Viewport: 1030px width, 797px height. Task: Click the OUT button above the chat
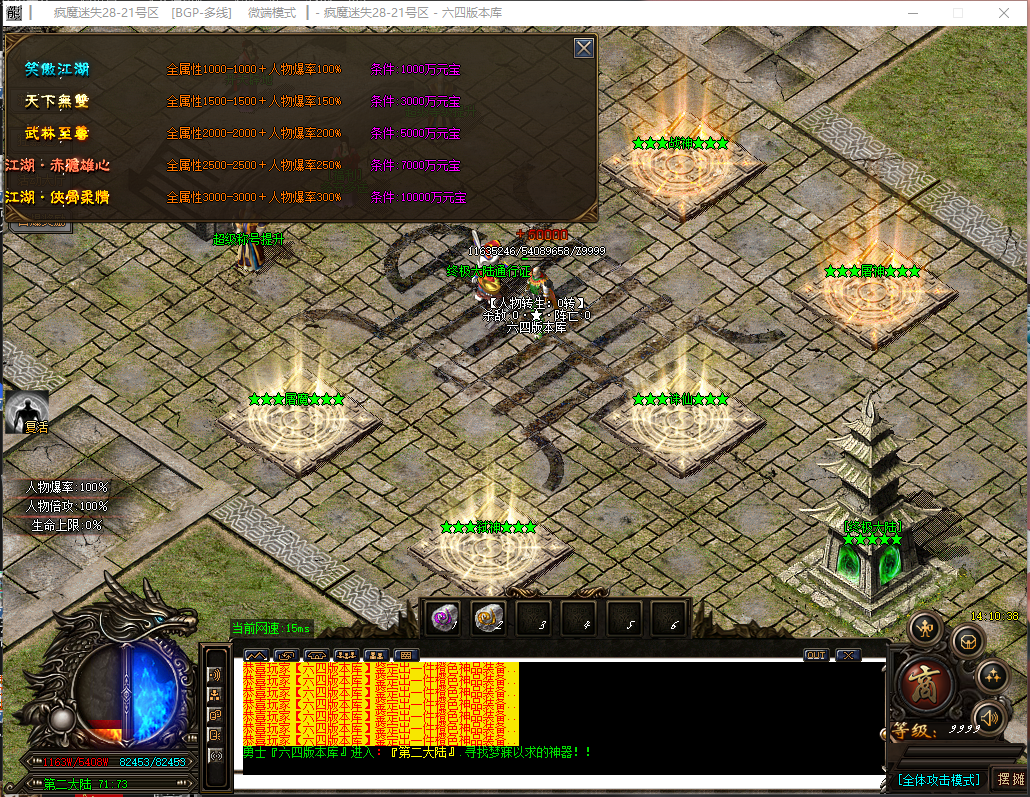816,655
